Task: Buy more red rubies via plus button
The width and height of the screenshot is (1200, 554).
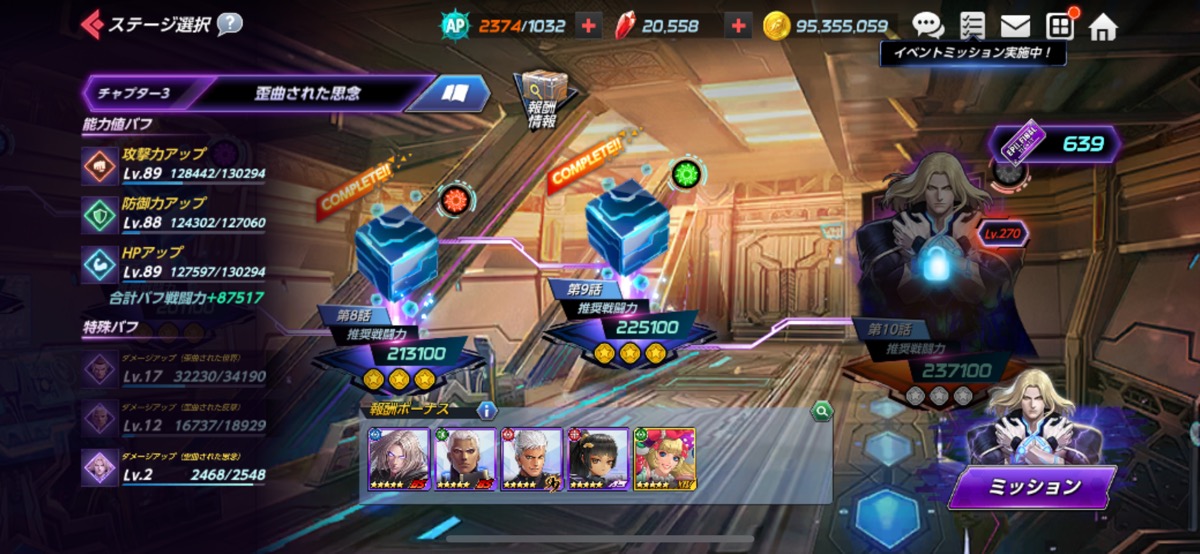Action: click(738, 26)
